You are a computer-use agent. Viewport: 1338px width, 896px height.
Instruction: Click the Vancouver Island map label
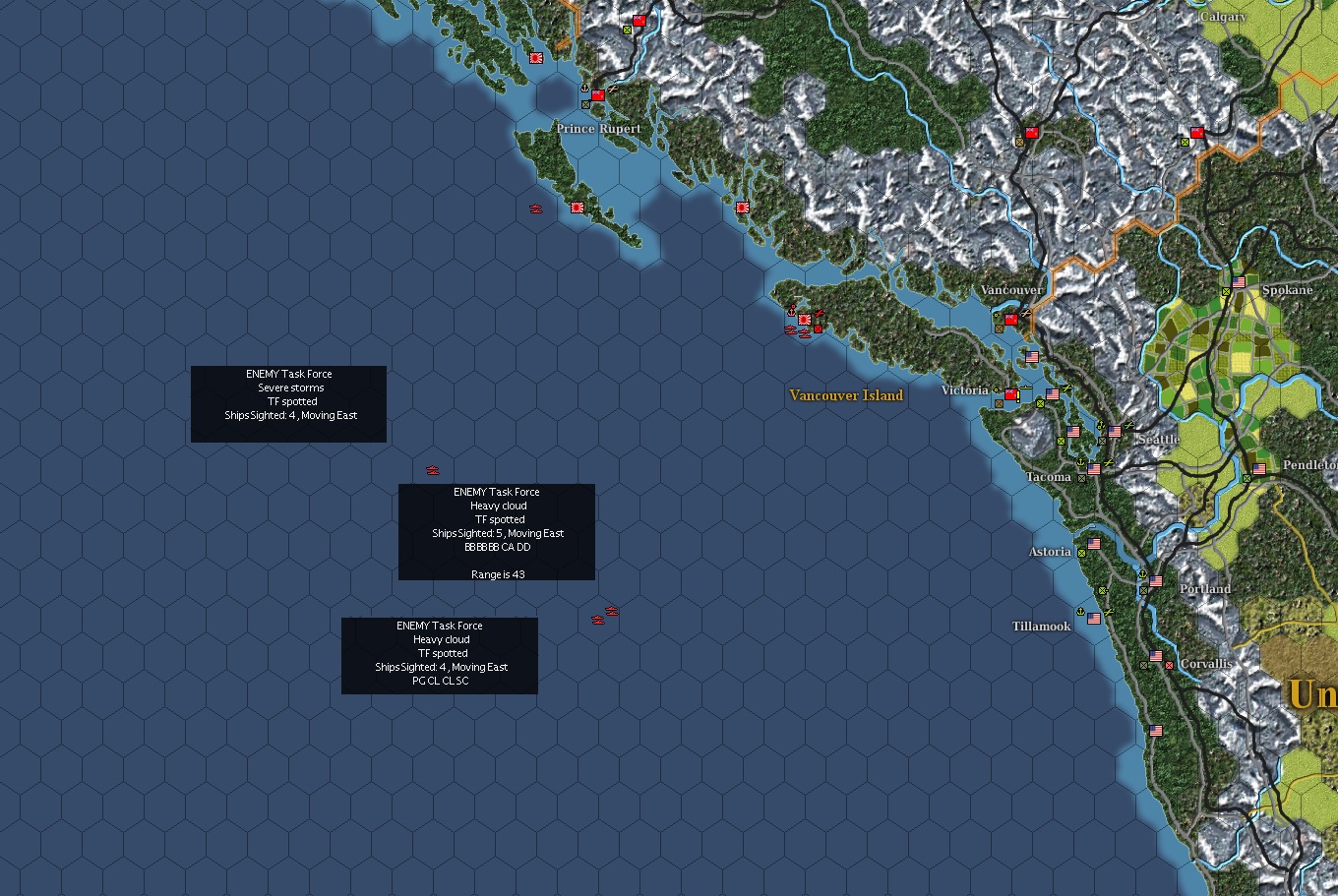tap(844, 395)
